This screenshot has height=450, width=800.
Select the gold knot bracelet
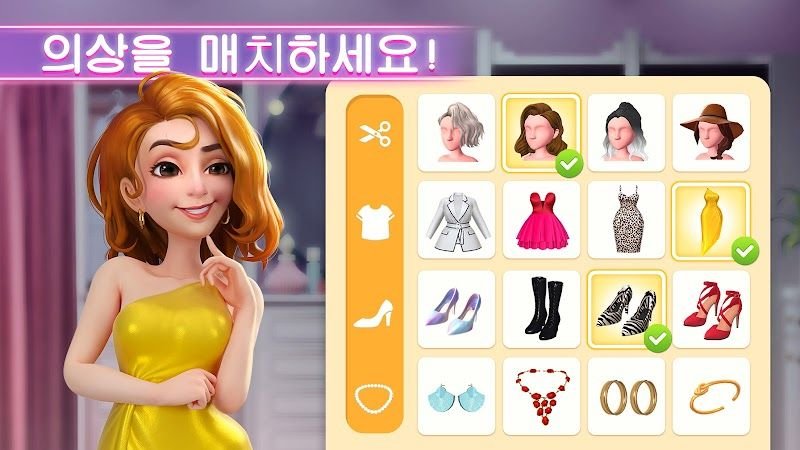[711, 396]
